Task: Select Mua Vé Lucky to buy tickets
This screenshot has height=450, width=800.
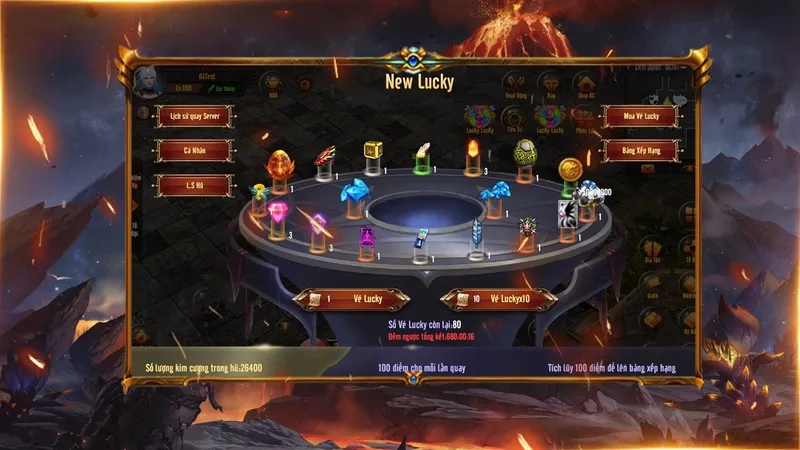Action: click(x=640, y=116)
